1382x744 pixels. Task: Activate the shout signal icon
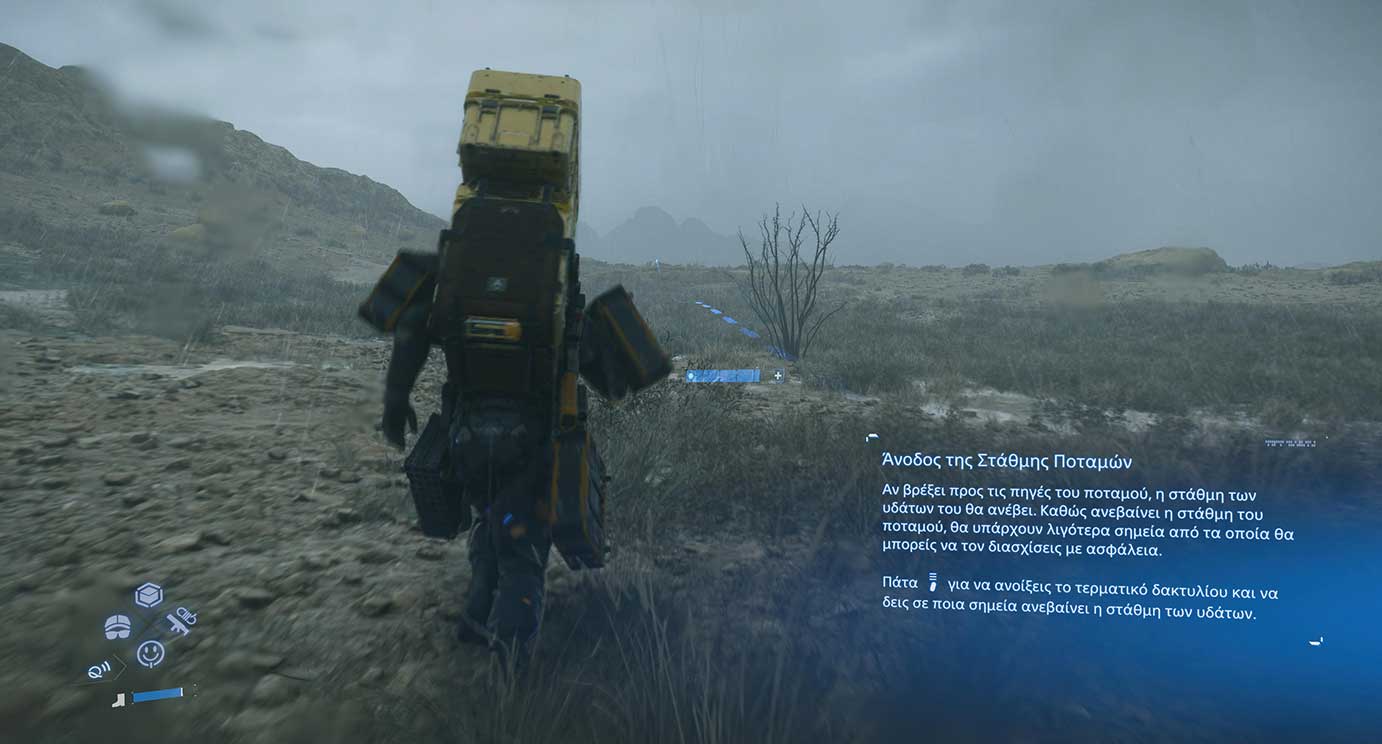point(100,670)
